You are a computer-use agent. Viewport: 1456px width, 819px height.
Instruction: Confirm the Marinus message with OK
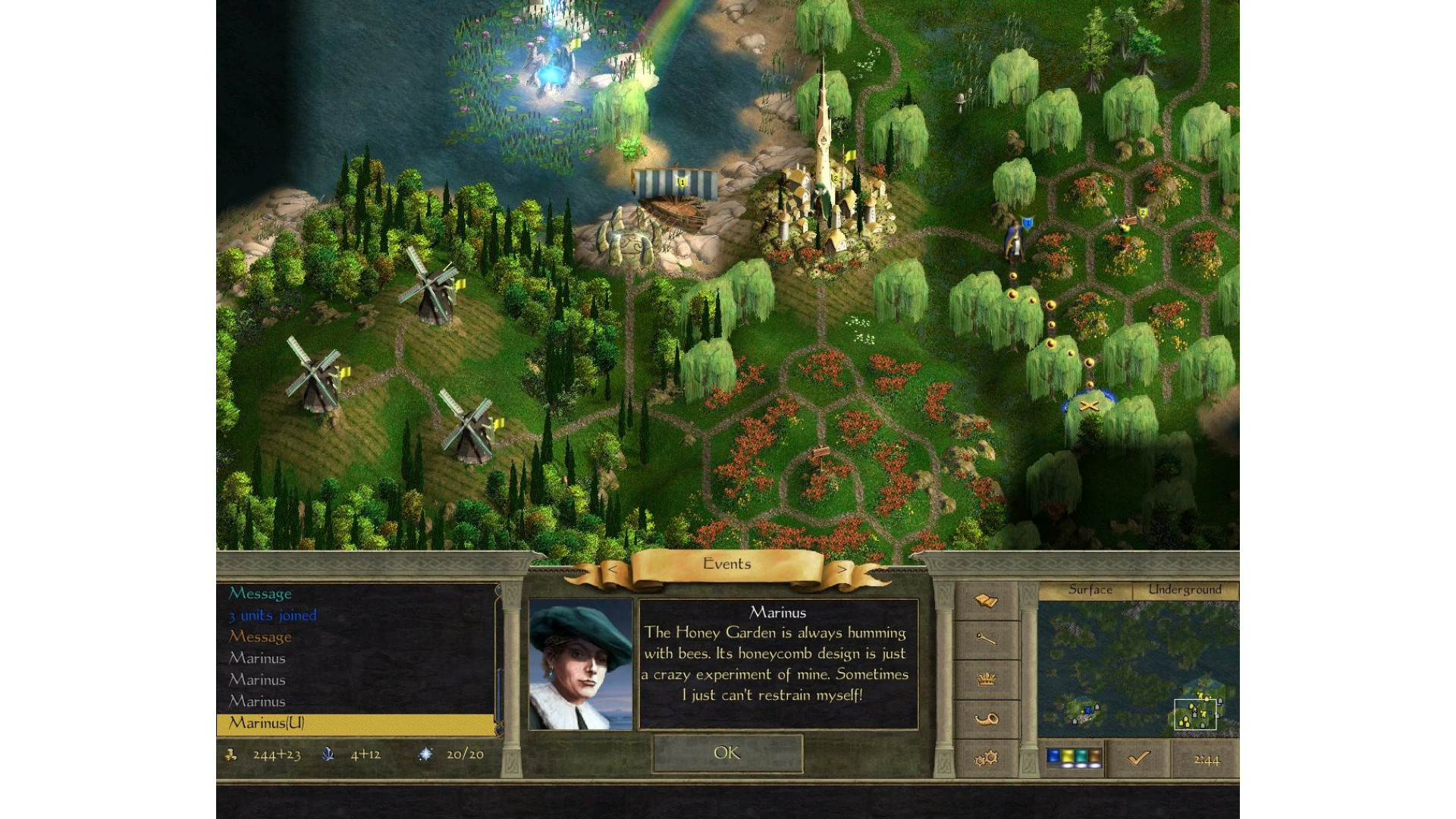(726, 753)
